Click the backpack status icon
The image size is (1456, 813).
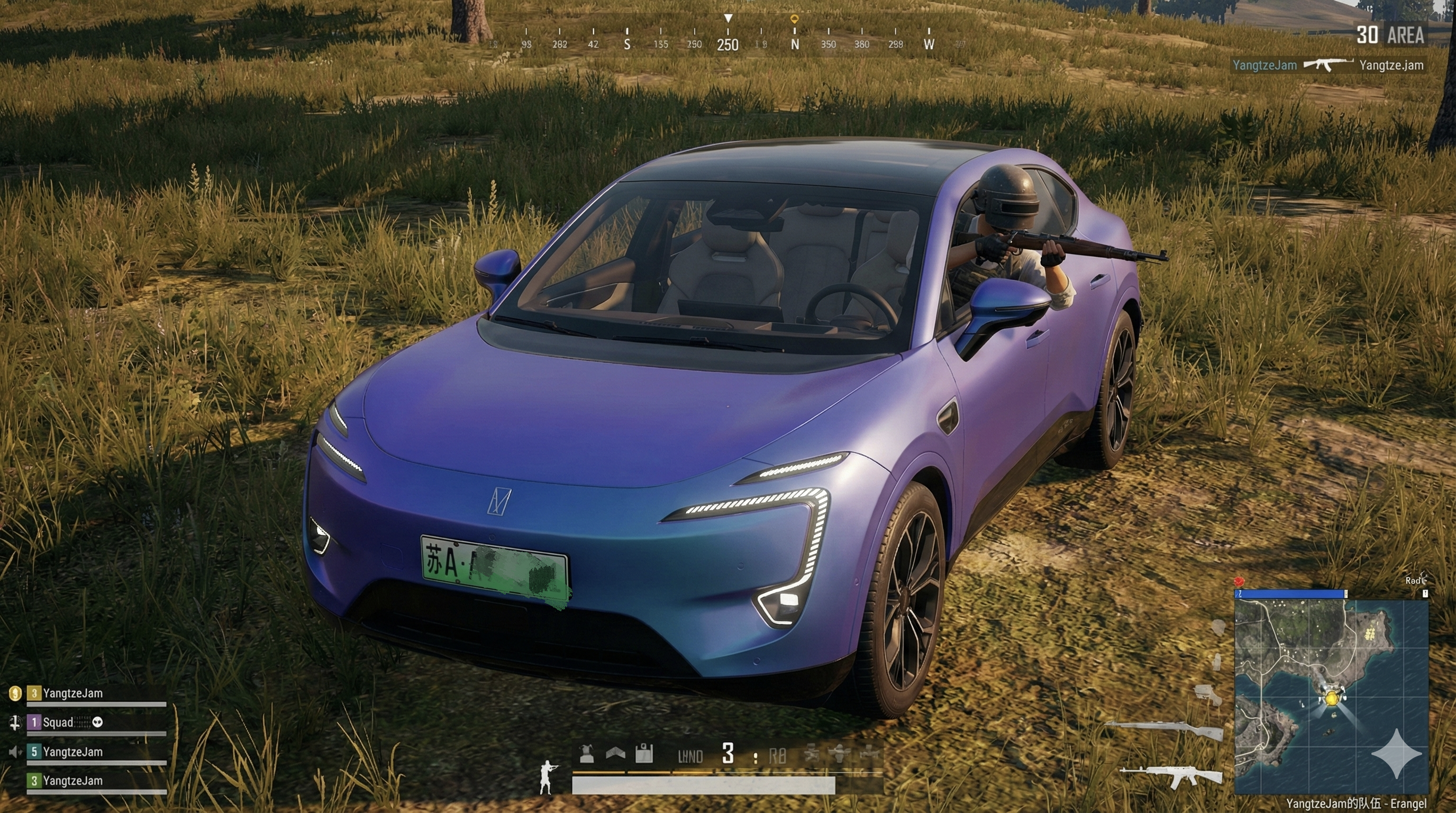coord(644,754)
